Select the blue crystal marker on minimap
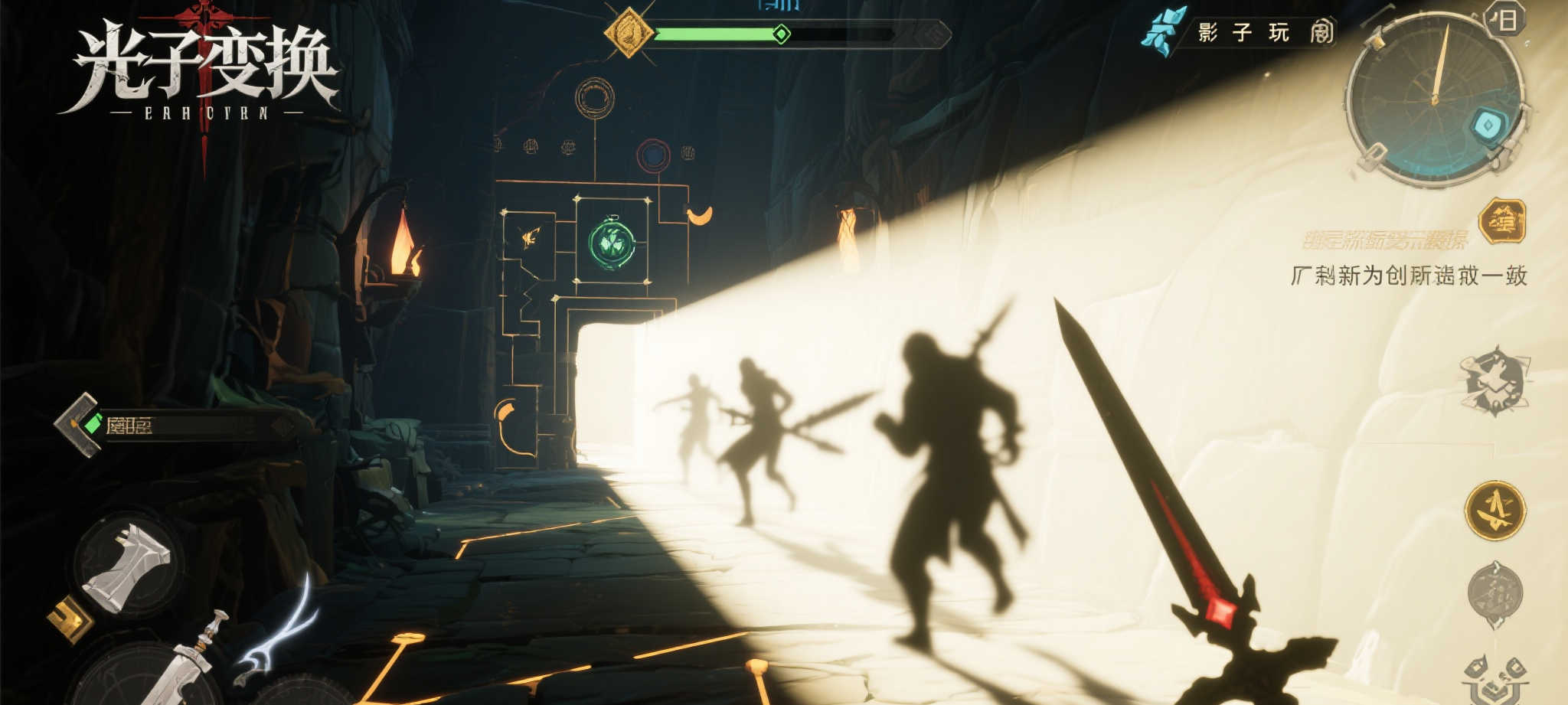Image resolution: width=1568 pixels, height=705 pixels. click(1489, 126)
